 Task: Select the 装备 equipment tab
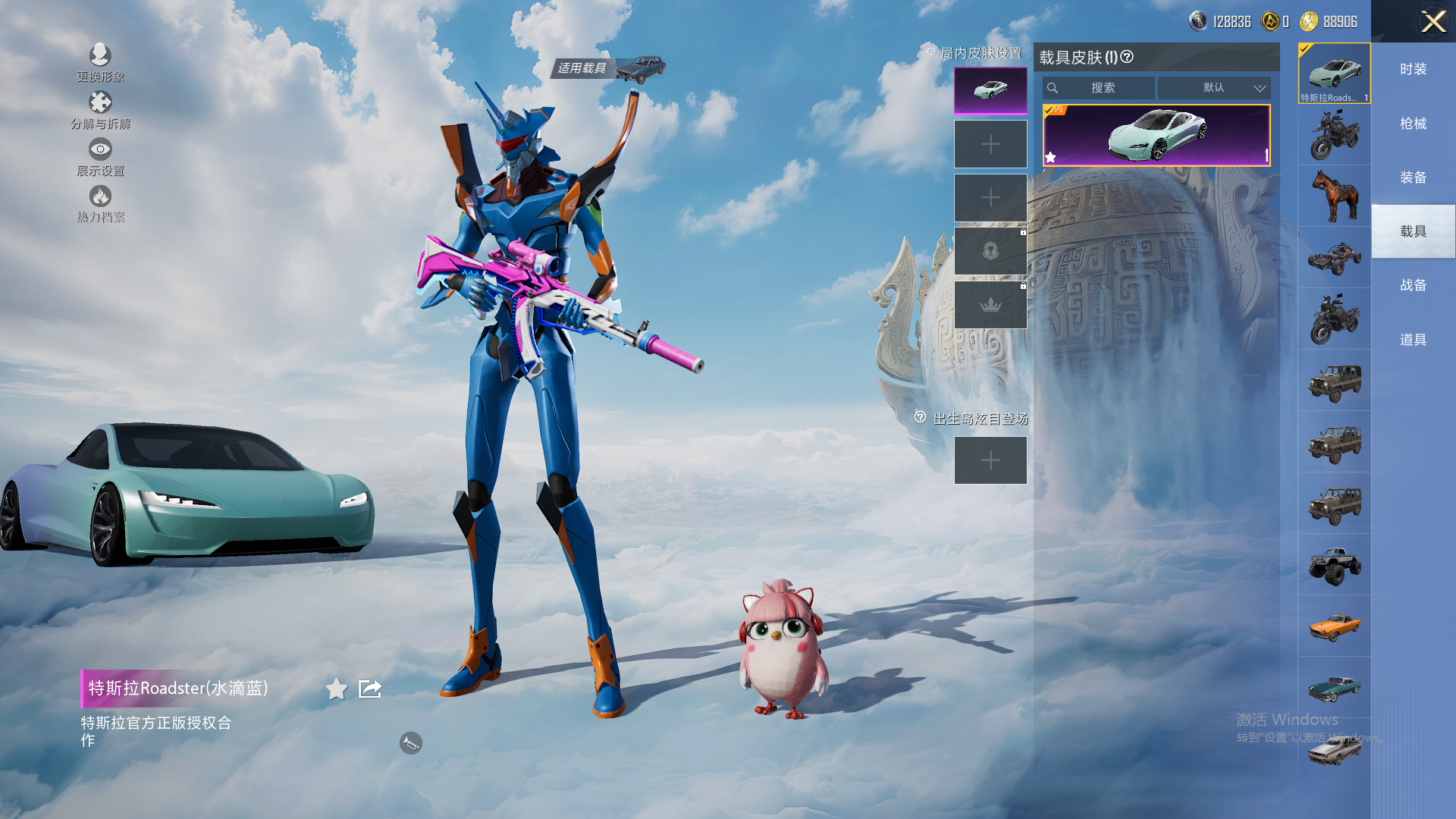click(1413, 177)
